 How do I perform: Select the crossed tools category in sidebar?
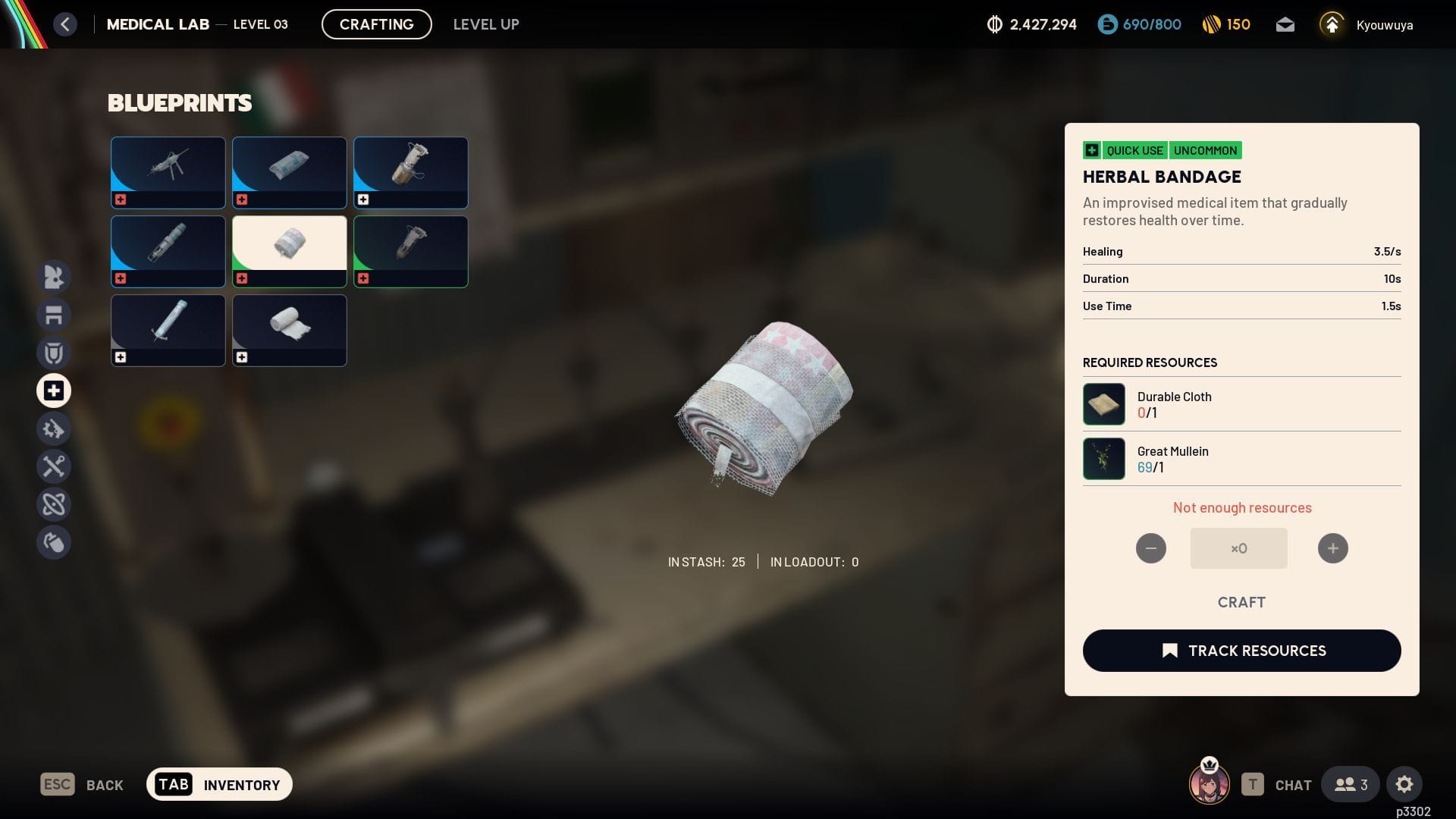(x=54, y=466)
